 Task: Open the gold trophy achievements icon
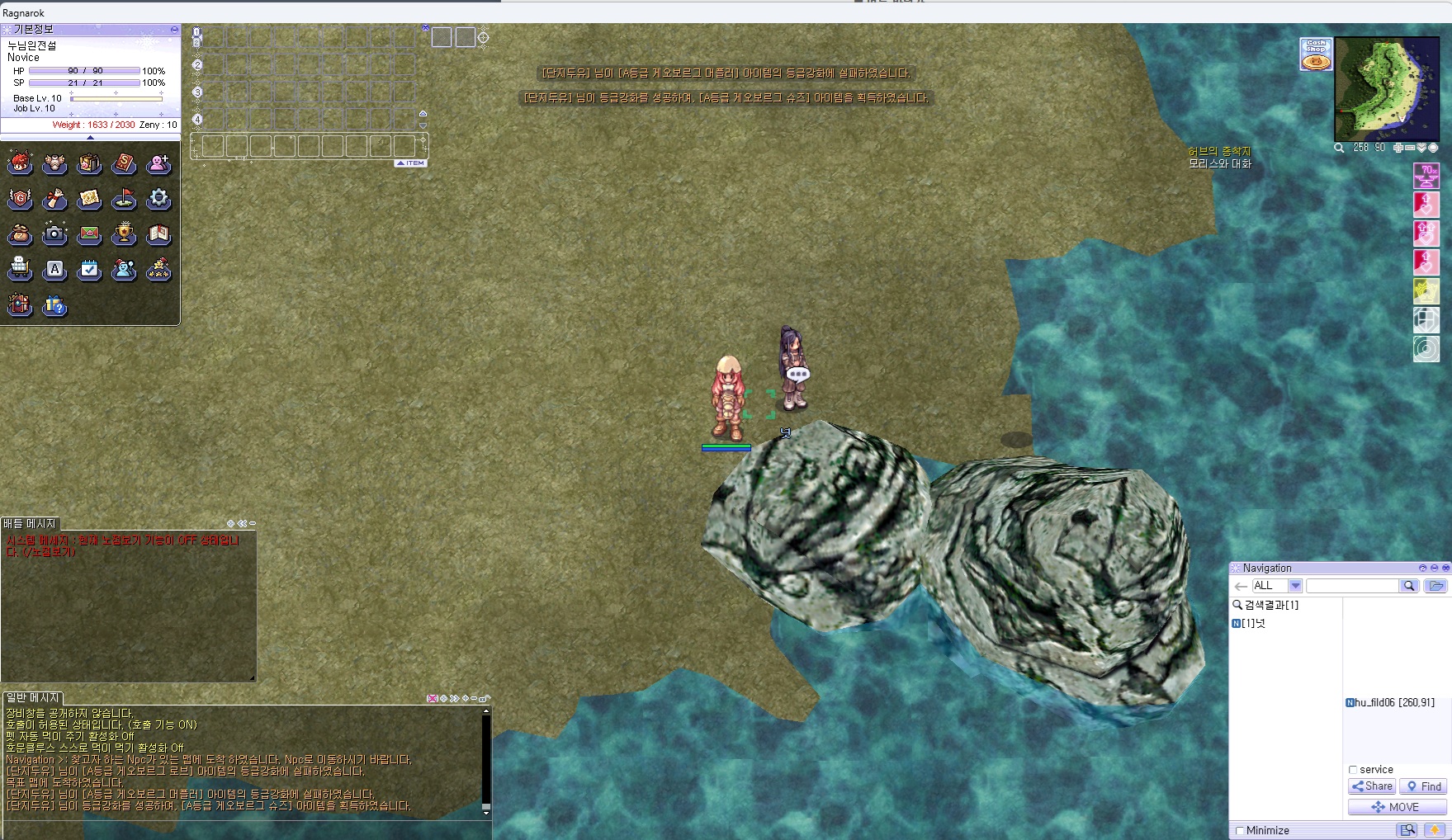pos(124,234)
